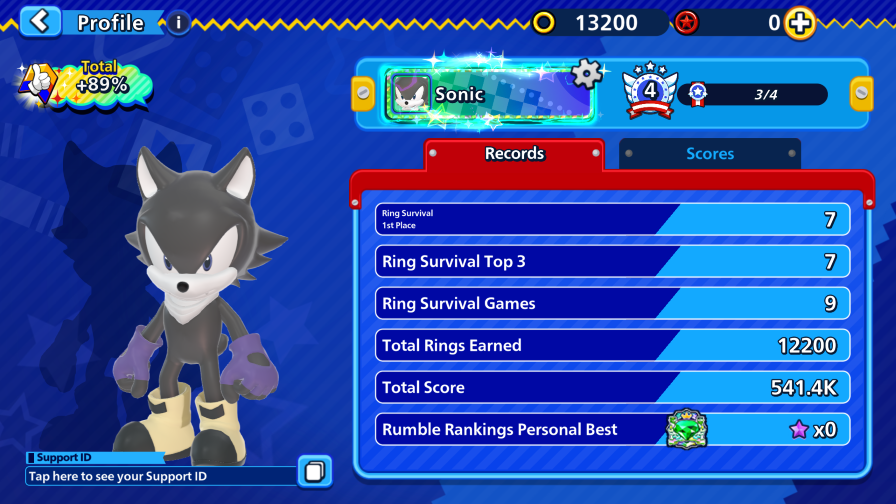This screenshot has height=504, width=896.
Task: Copy the Support ID
Action: click(314, 471)
